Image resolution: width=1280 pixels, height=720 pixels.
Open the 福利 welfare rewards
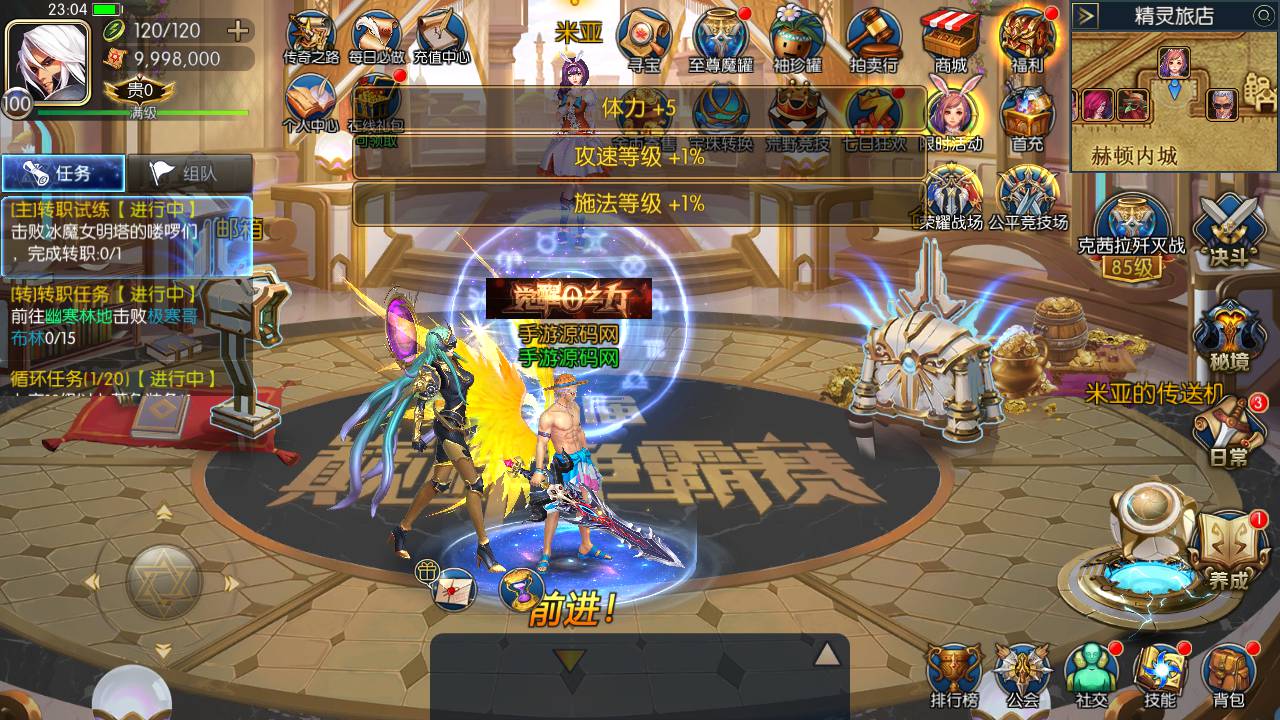point(1027,40)
